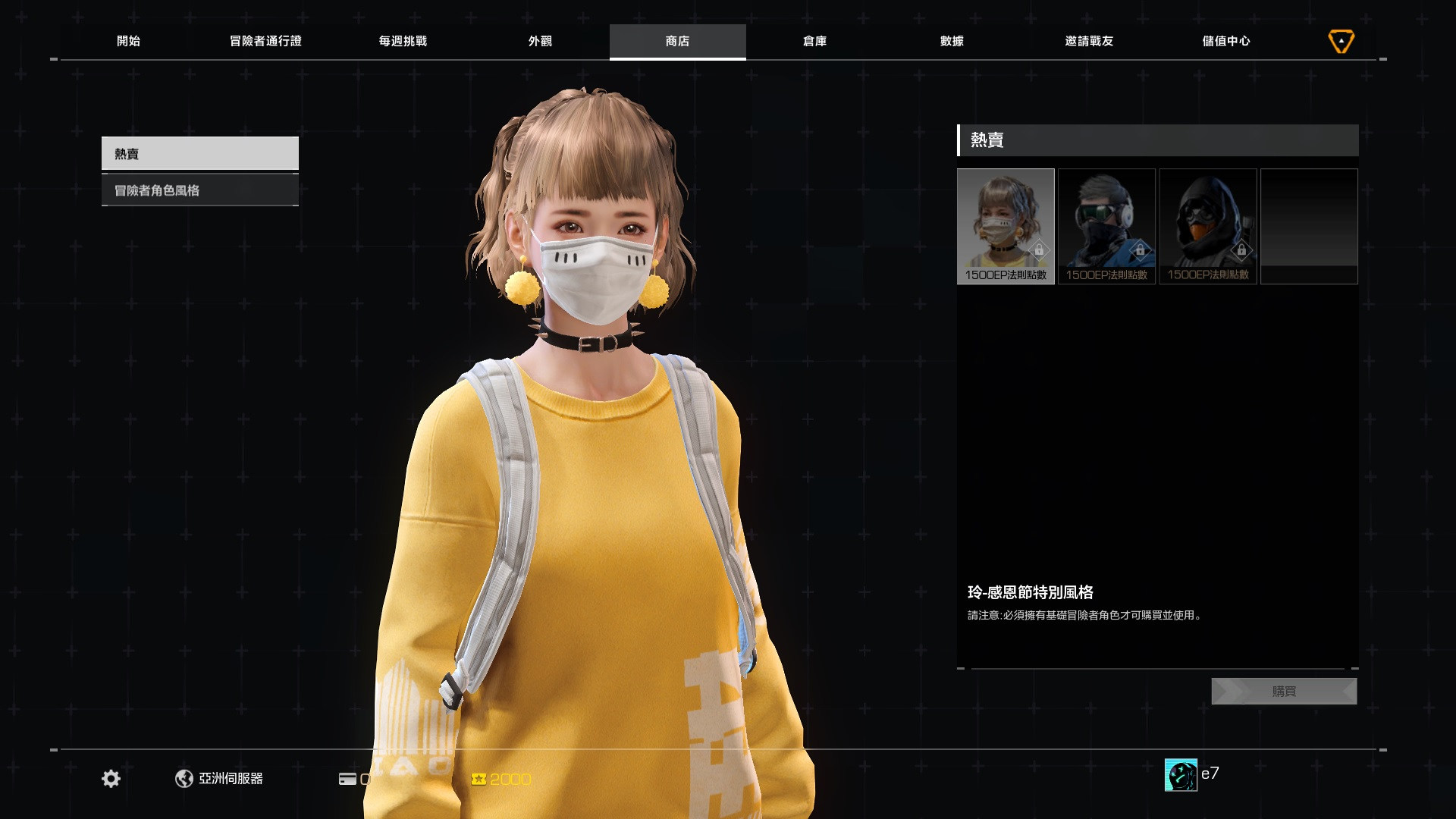Click the Asia server globe icon
This screenshot has height=819, width=1456.
point(184,778)
